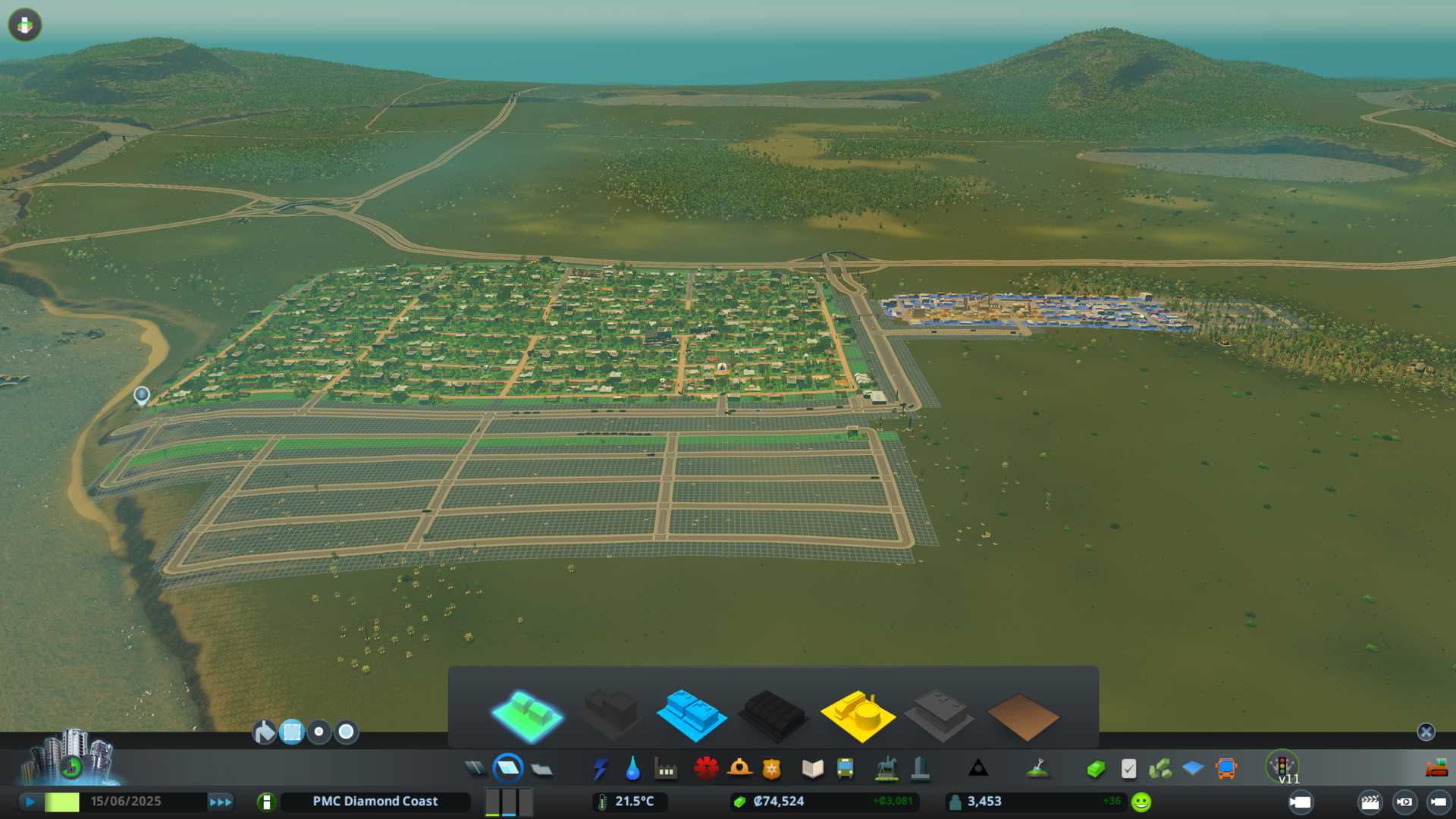Open city info for PMC Diamond Coast
This screenshot has height=819, width=1456.
coord(375,802)
